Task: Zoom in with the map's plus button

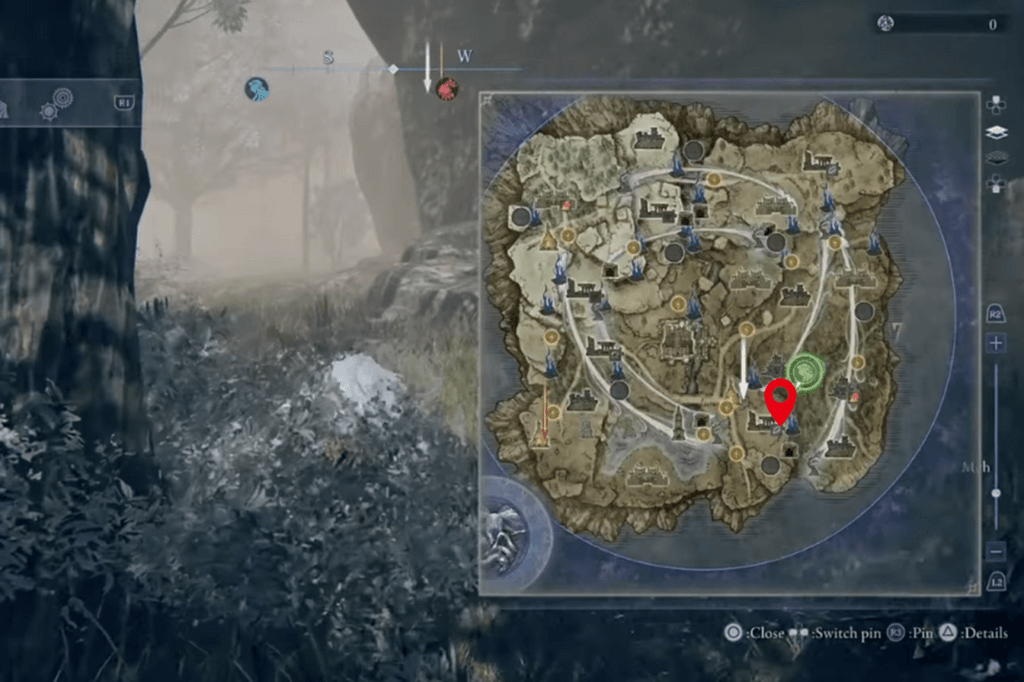Action: (995, 343)
